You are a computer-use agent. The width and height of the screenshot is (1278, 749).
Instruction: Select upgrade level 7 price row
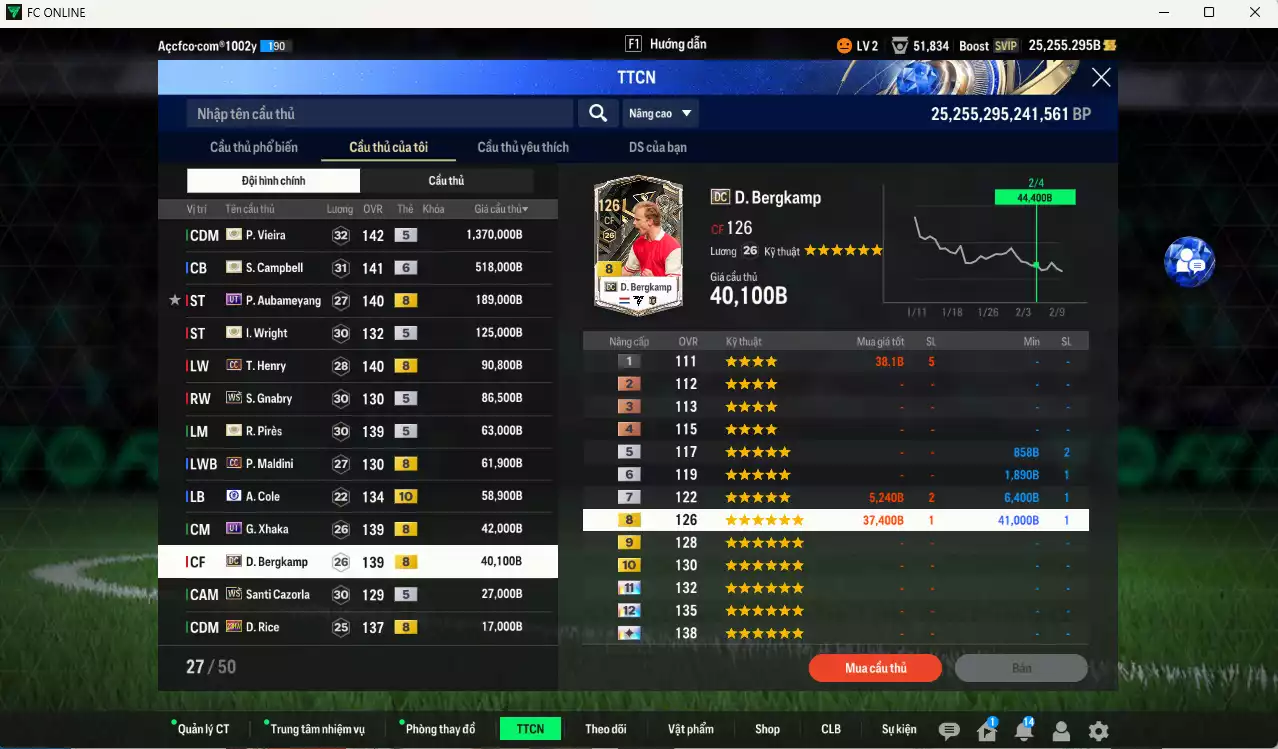pos(835,497)
